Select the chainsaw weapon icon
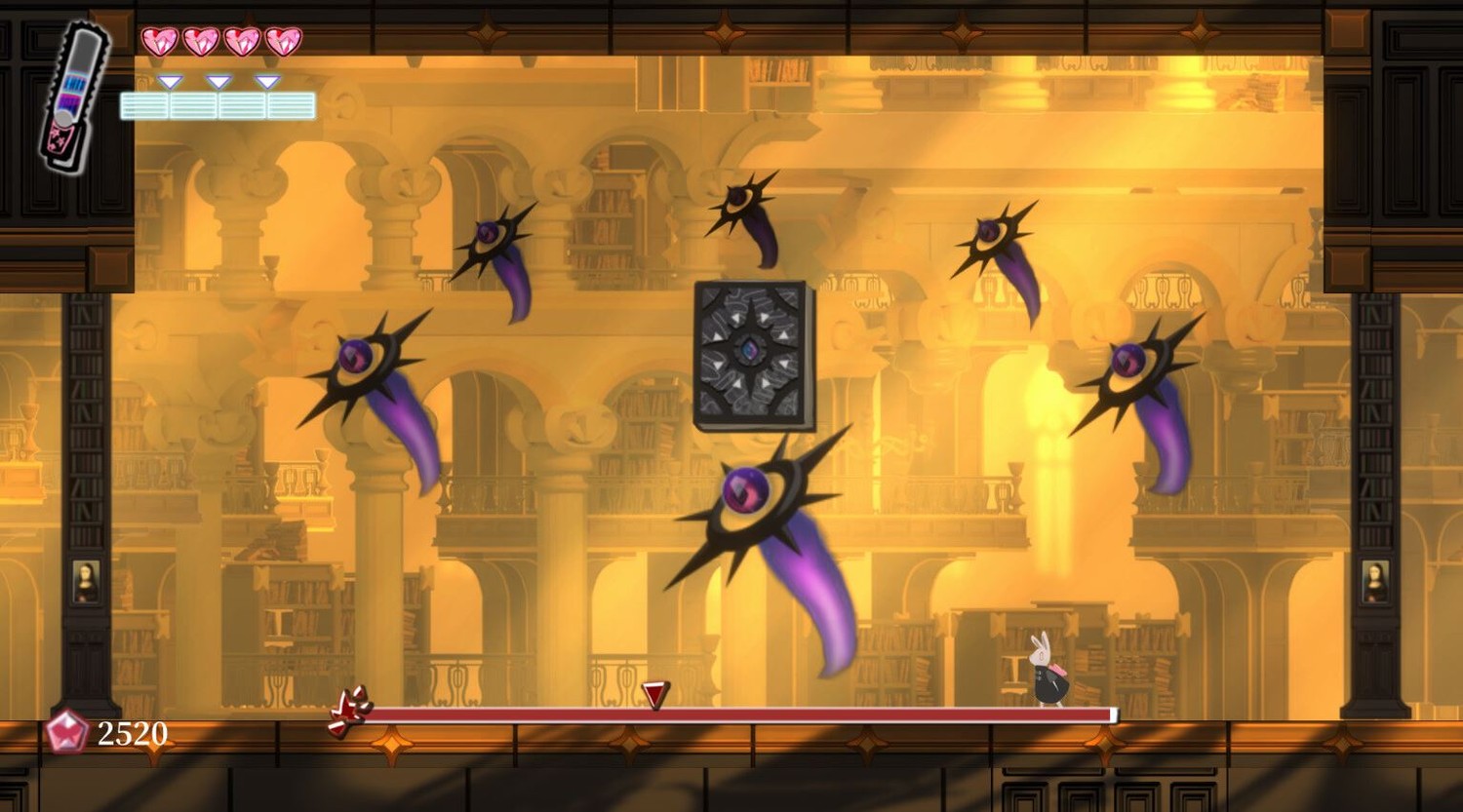Viewport: 1463px width, 812px height. pyautogui.click(x=73, y=97)
